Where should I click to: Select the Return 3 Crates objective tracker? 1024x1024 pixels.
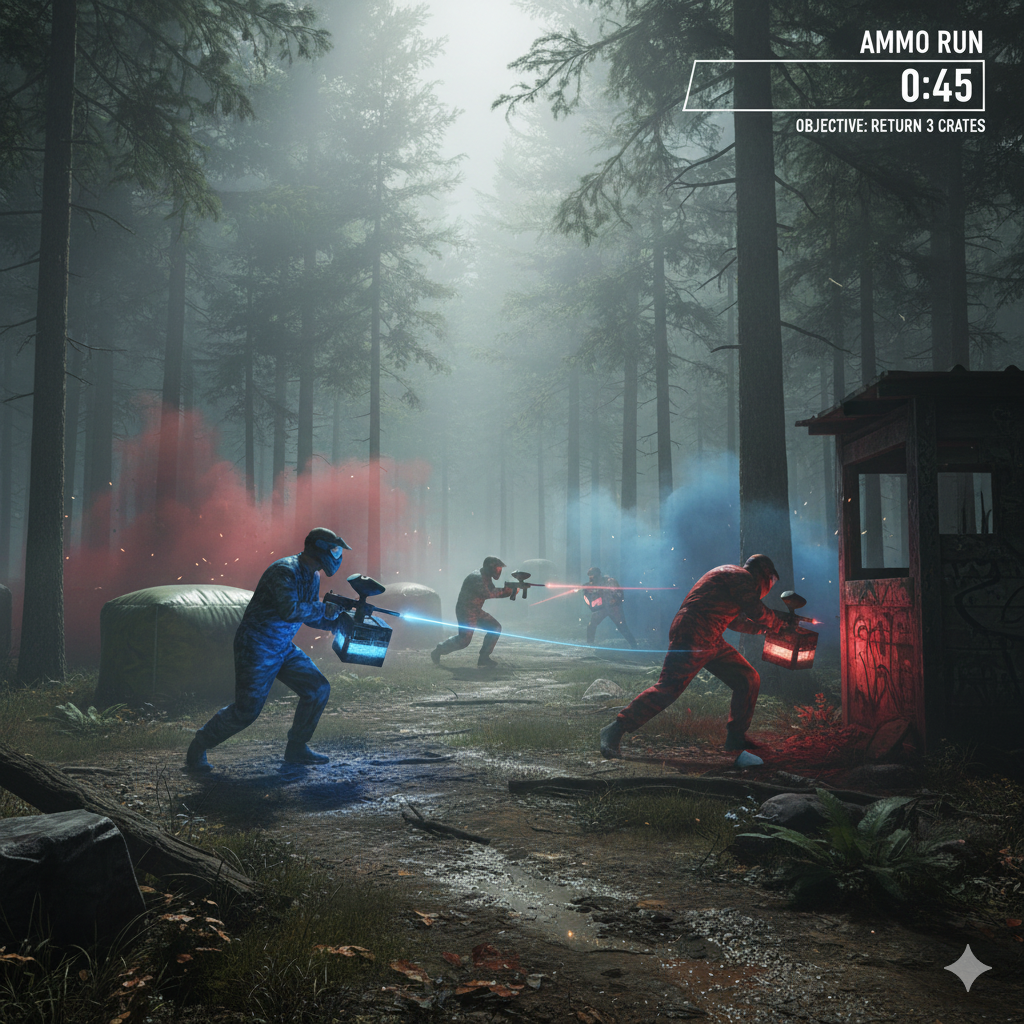click(890, 126)
